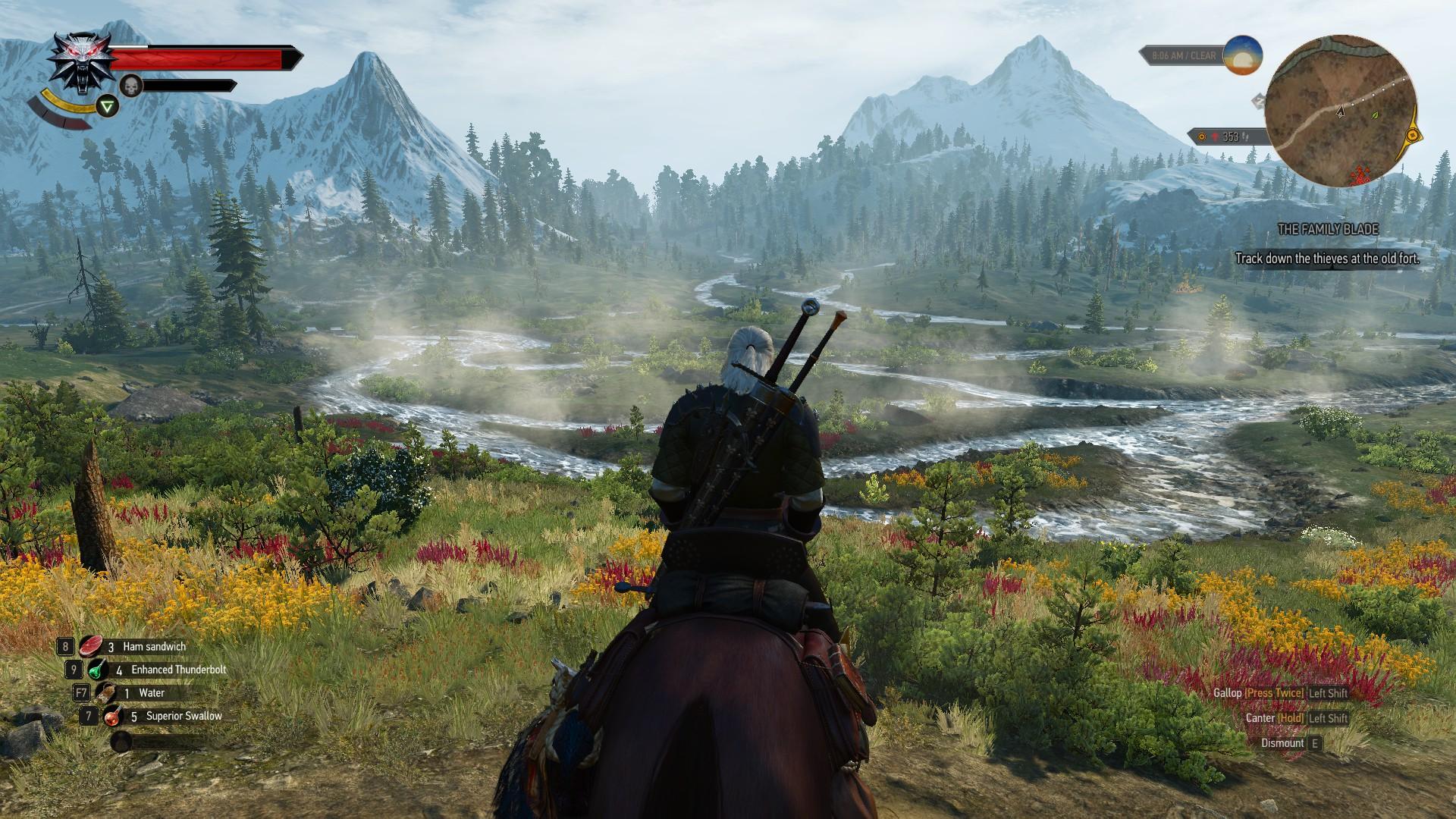
Task: Click the circular minimap
Action: (1341, 112)
